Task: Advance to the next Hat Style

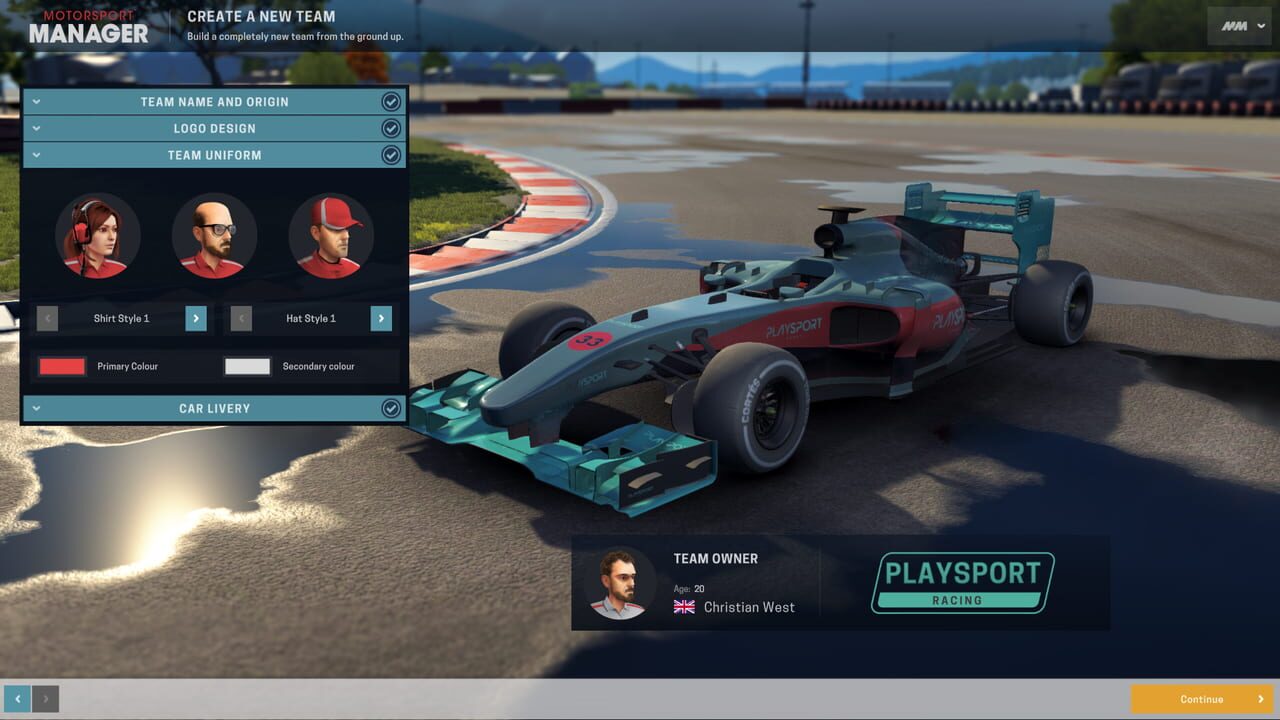Action: (381, 318)
